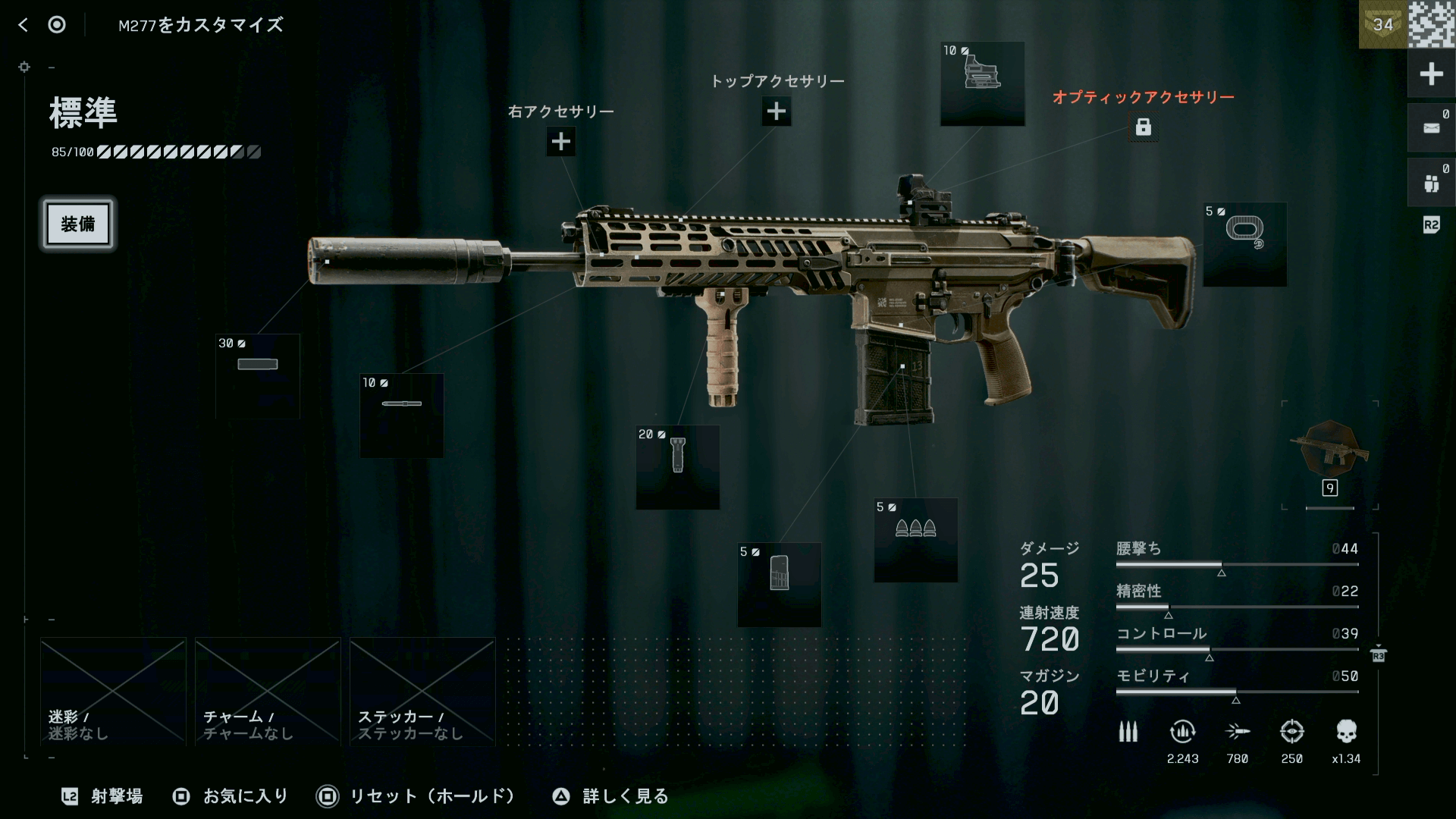Open the envelope messages icon
The width and height of the screenshot is (1456, 819).
coord(1431,128)
